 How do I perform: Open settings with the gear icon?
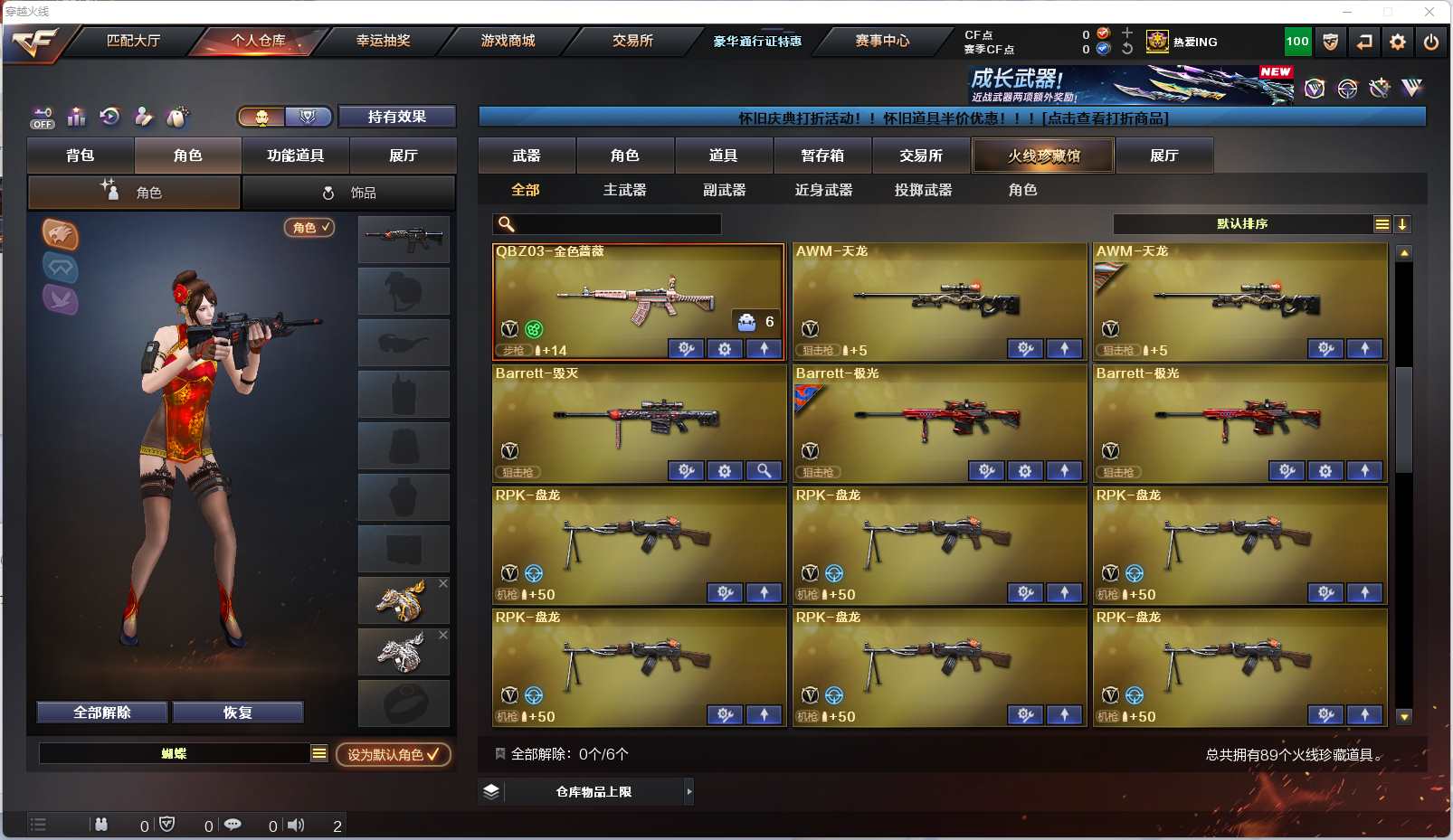[1398, 42]
